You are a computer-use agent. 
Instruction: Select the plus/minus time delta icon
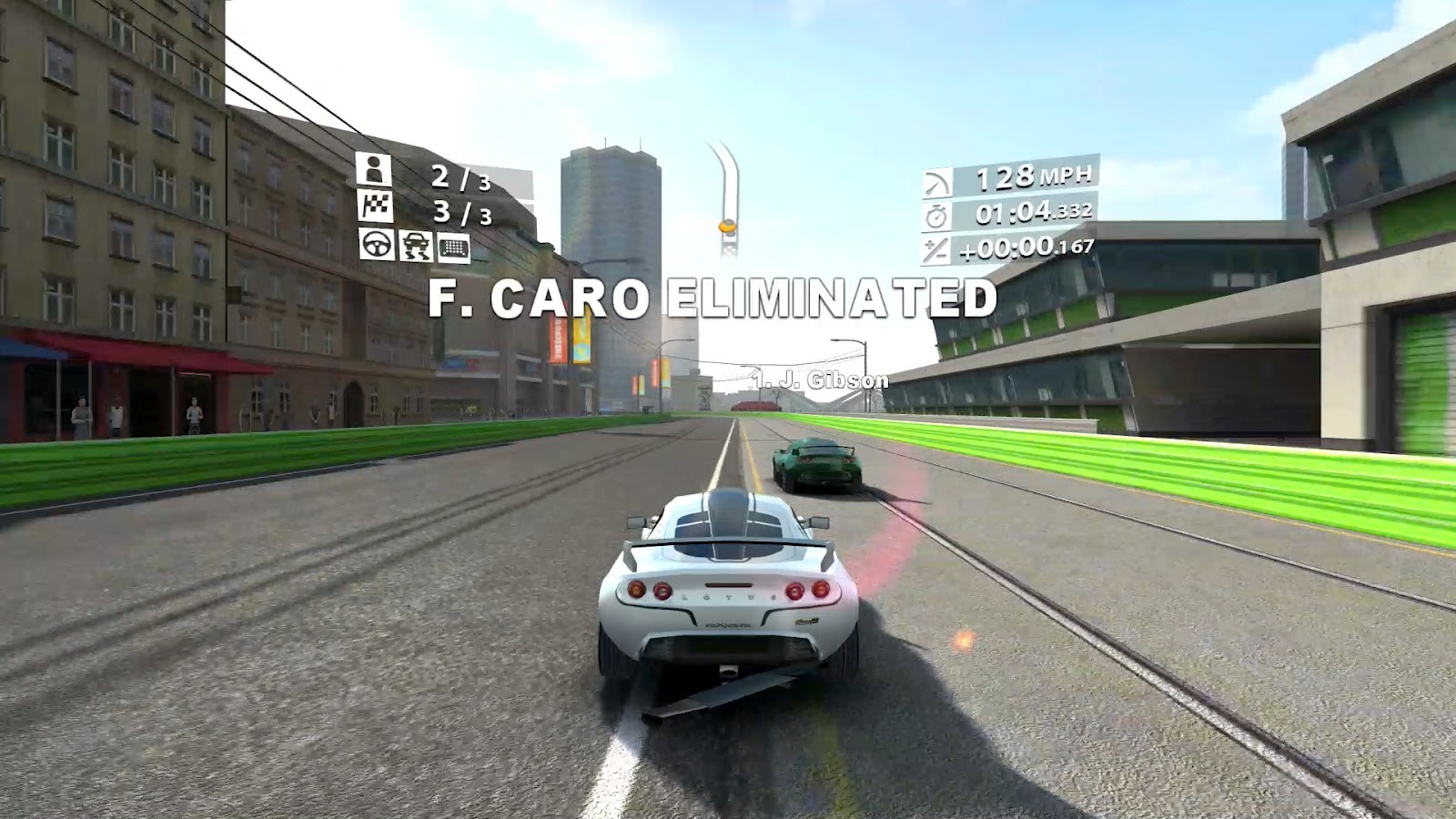point(935,248)
